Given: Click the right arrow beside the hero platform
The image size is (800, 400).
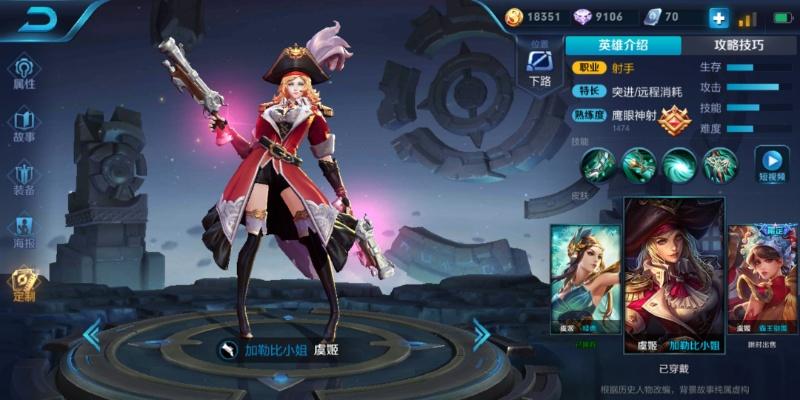Looking at the screenshot, I should (481, 334).
